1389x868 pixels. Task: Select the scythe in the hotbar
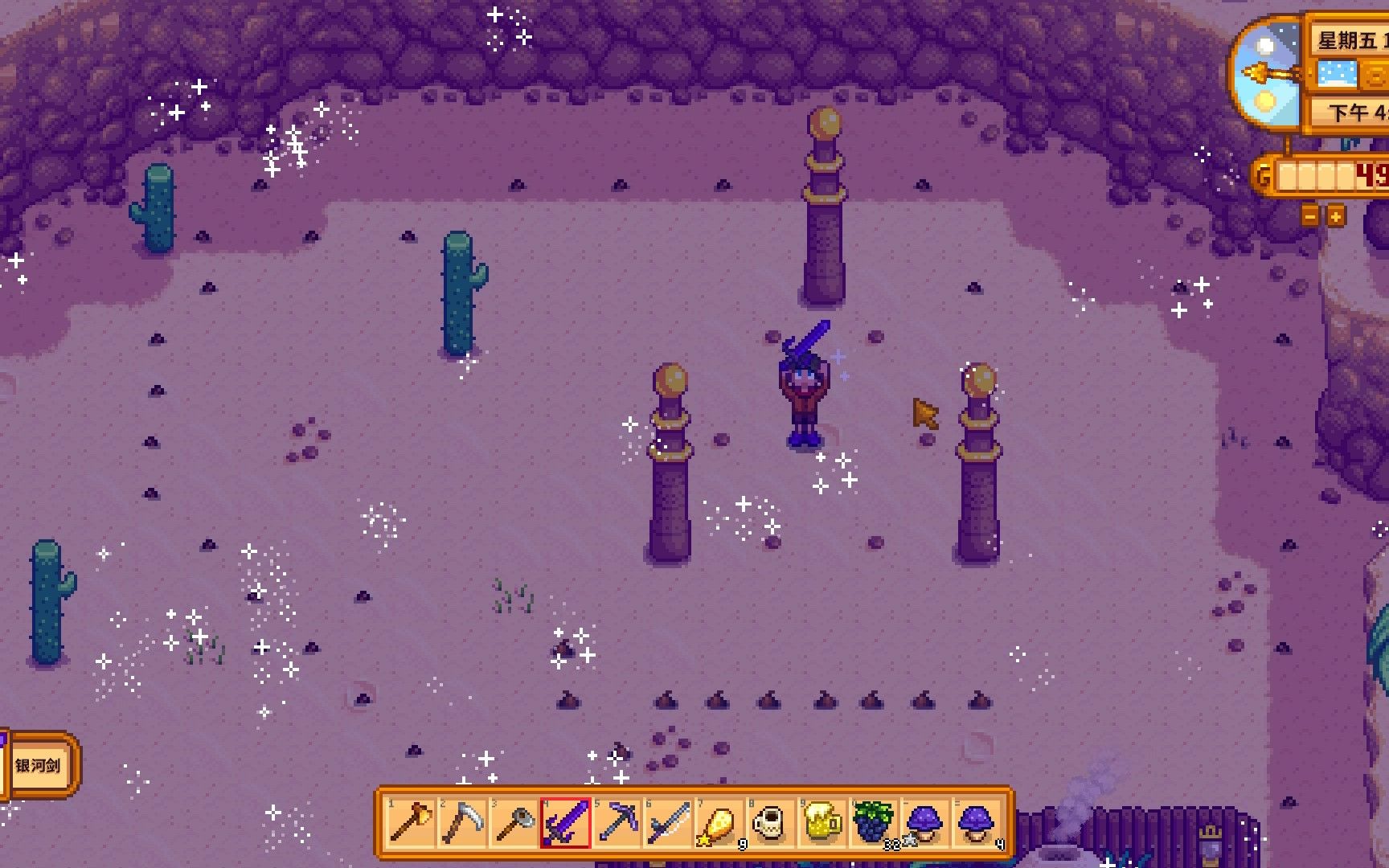[462, 823]
